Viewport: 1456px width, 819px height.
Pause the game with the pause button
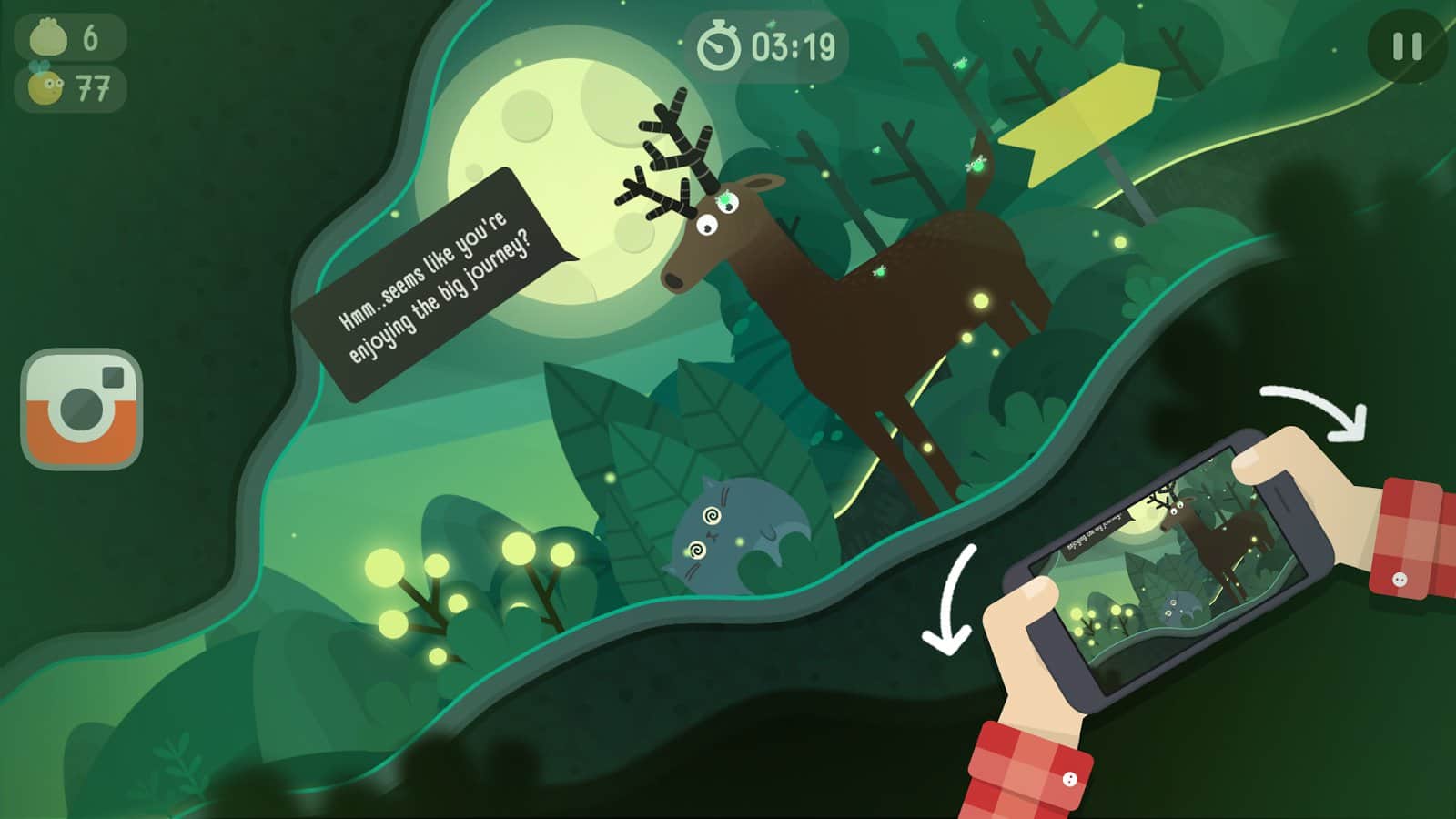[1407, 47]
